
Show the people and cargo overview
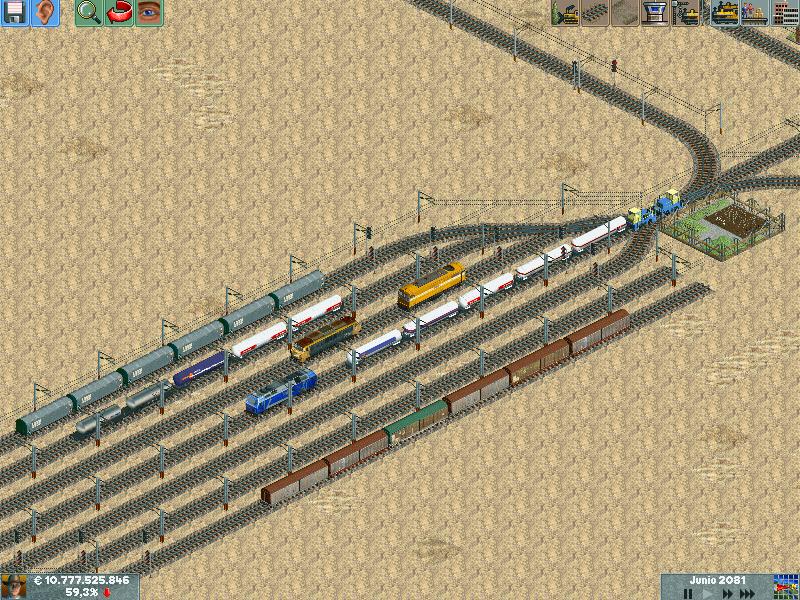(754, 13)
